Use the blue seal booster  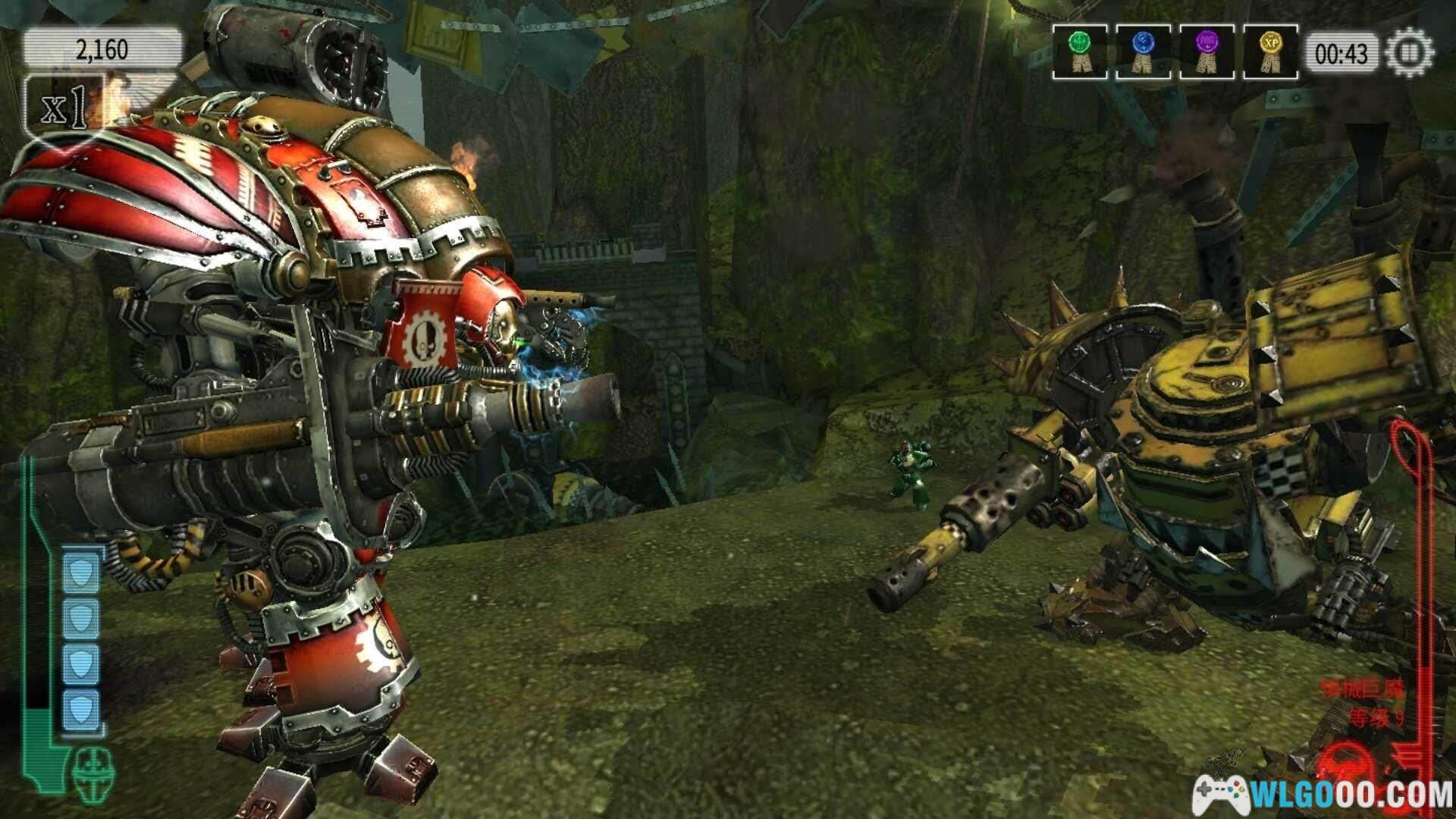pos(1142,52)
